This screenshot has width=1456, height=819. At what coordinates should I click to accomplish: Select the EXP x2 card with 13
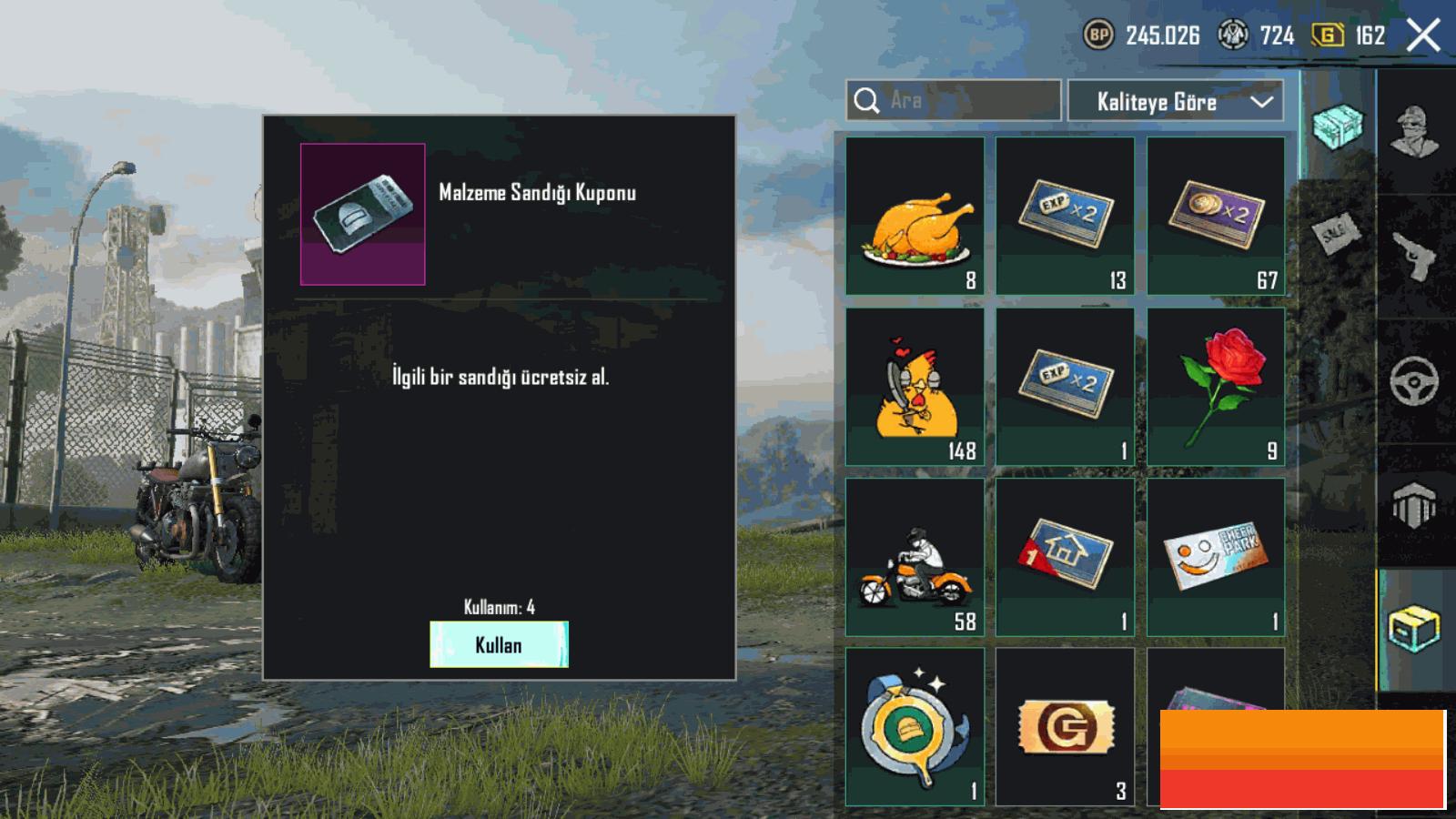1065,217
